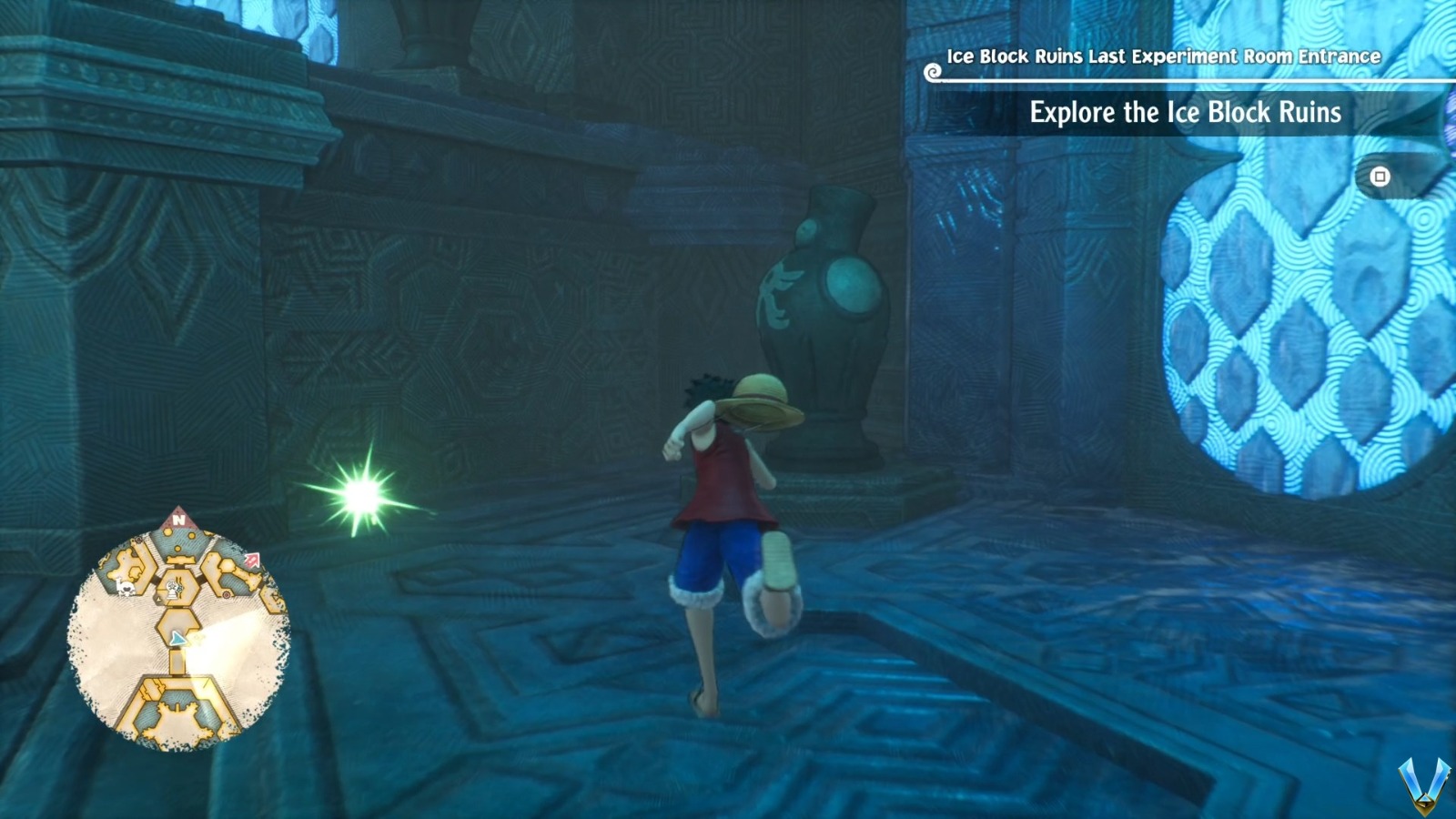The height and width of the screenshot is (819, 1456).
Task: Click the lamppost landmark icon on the minimap
Action: [171, 587]
